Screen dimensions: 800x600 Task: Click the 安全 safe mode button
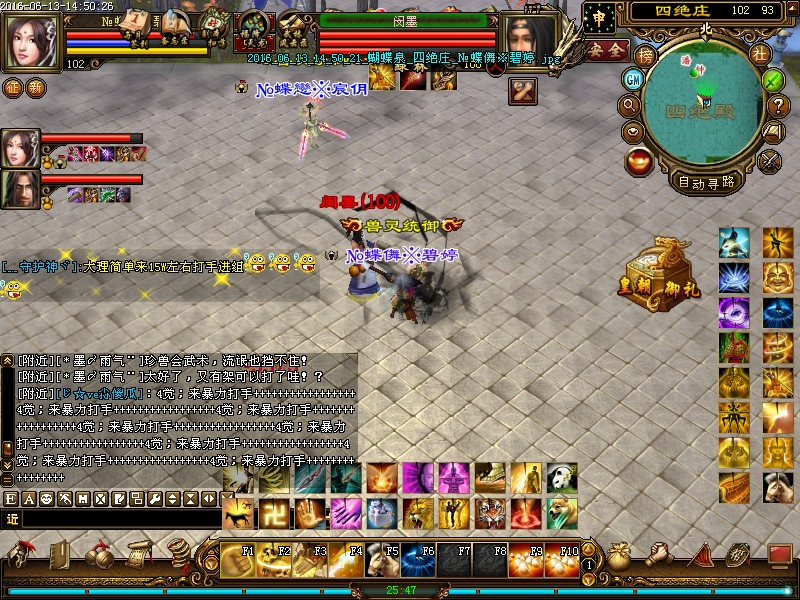(606, 48)
